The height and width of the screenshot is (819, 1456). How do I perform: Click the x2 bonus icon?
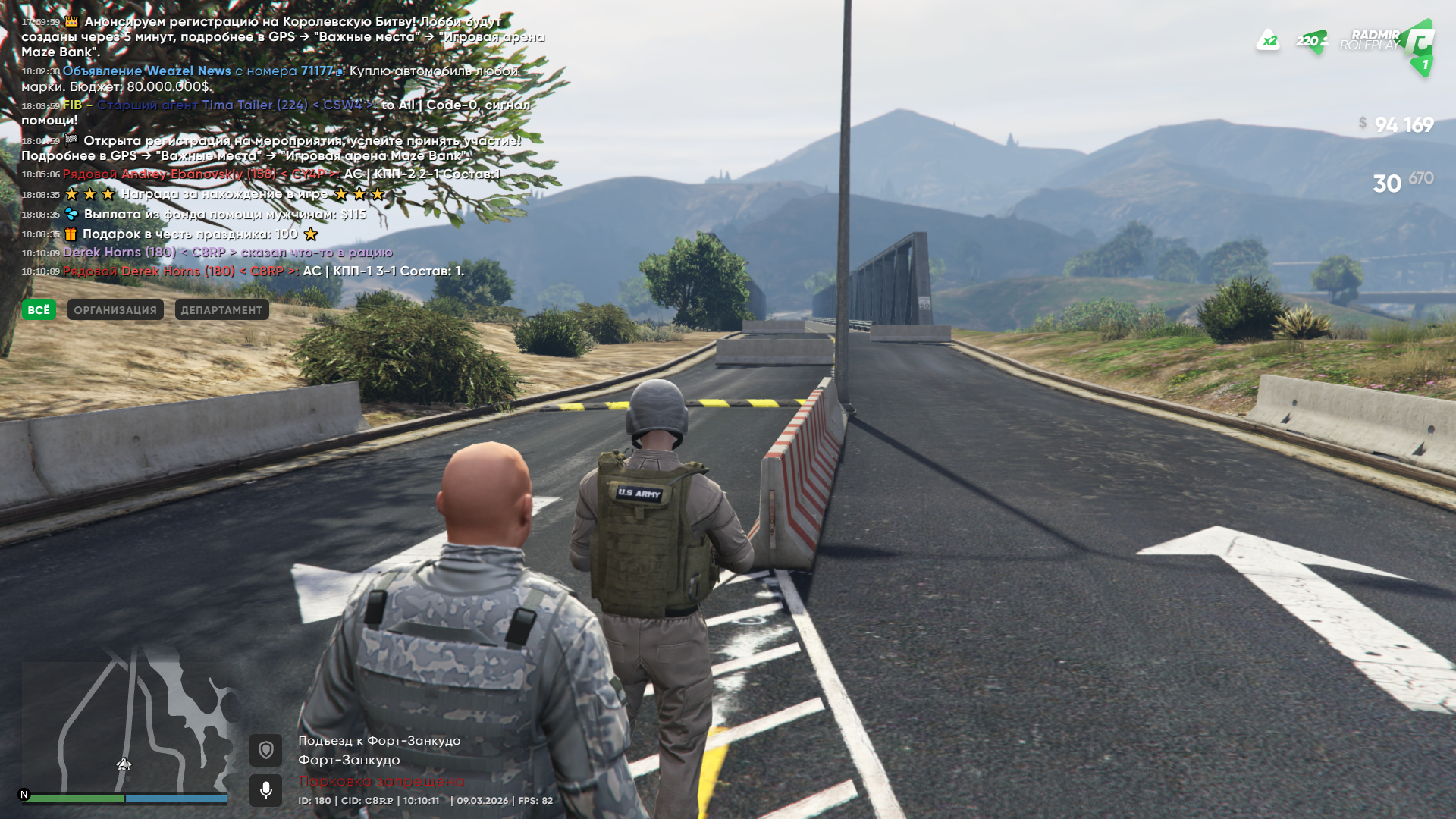tap(1268, 41)
